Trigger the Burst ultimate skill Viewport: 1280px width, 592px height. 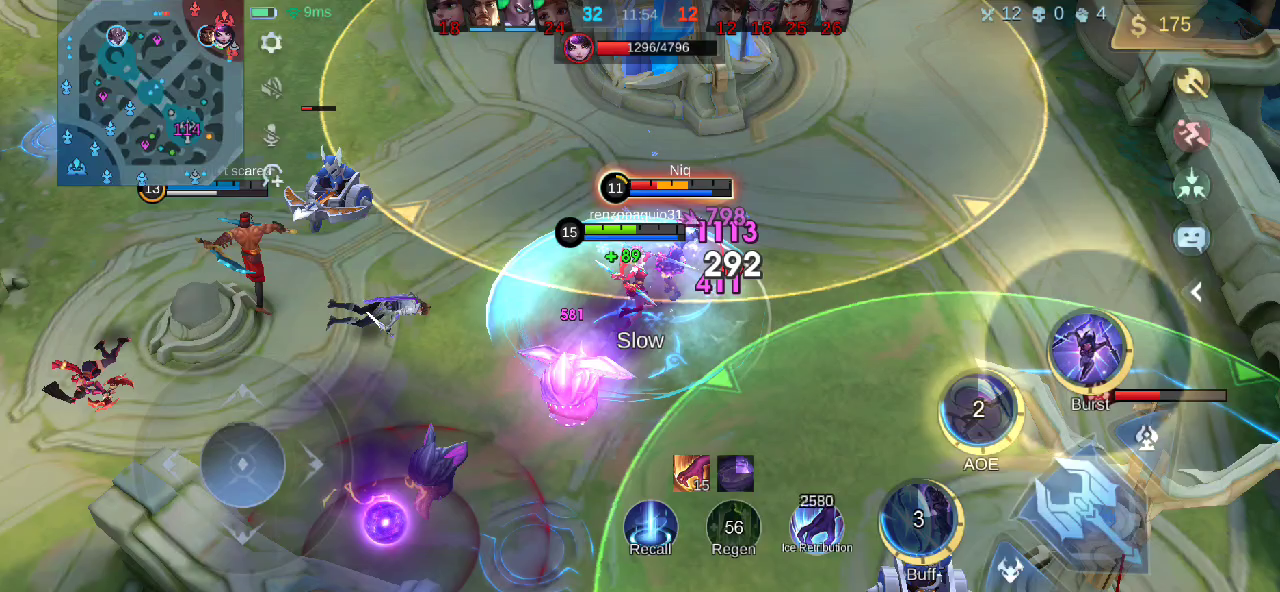(x=1089, y=351)
